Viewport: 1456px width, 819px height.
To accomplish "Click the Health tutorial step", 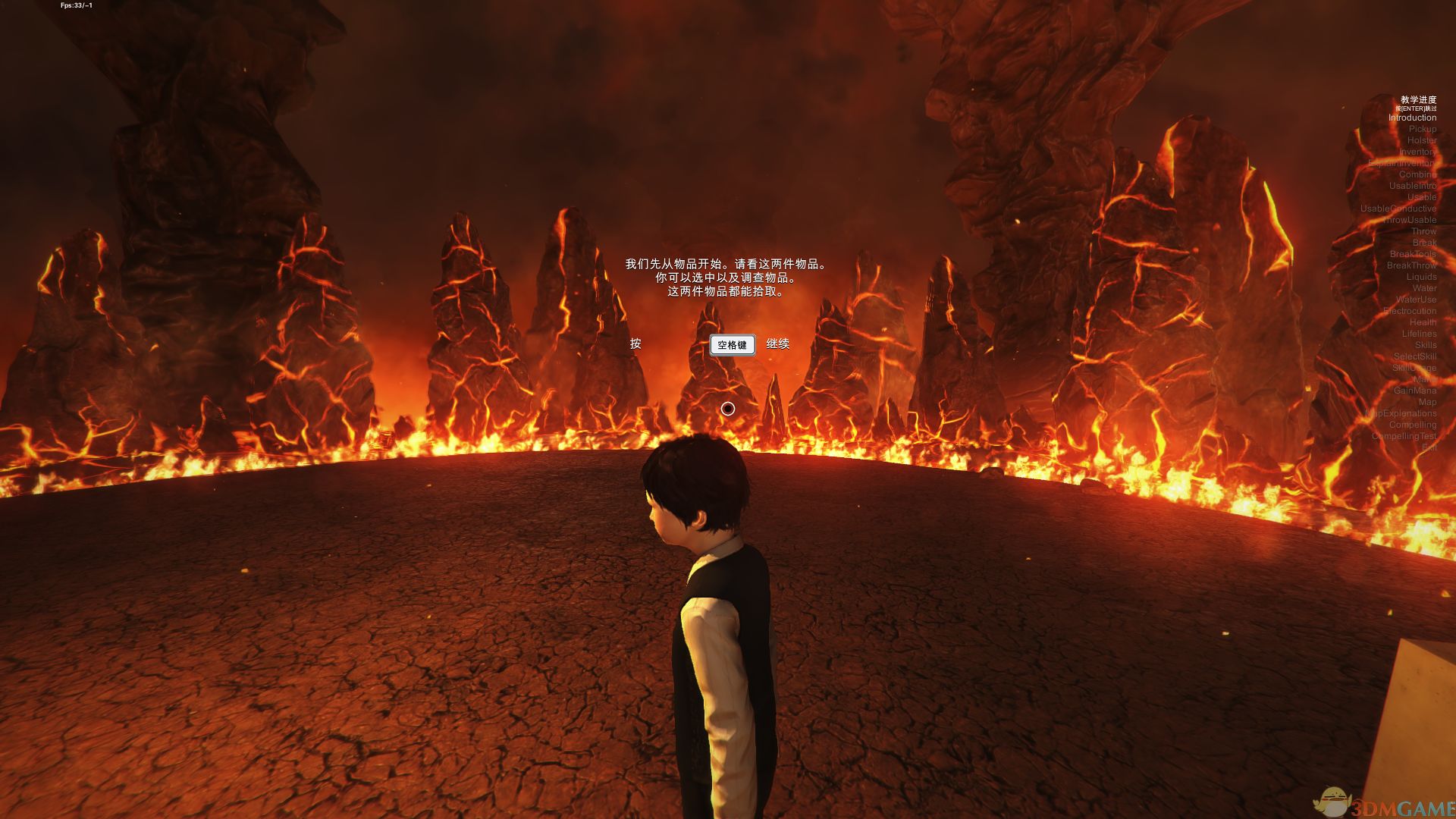I will pos(1423,322).
